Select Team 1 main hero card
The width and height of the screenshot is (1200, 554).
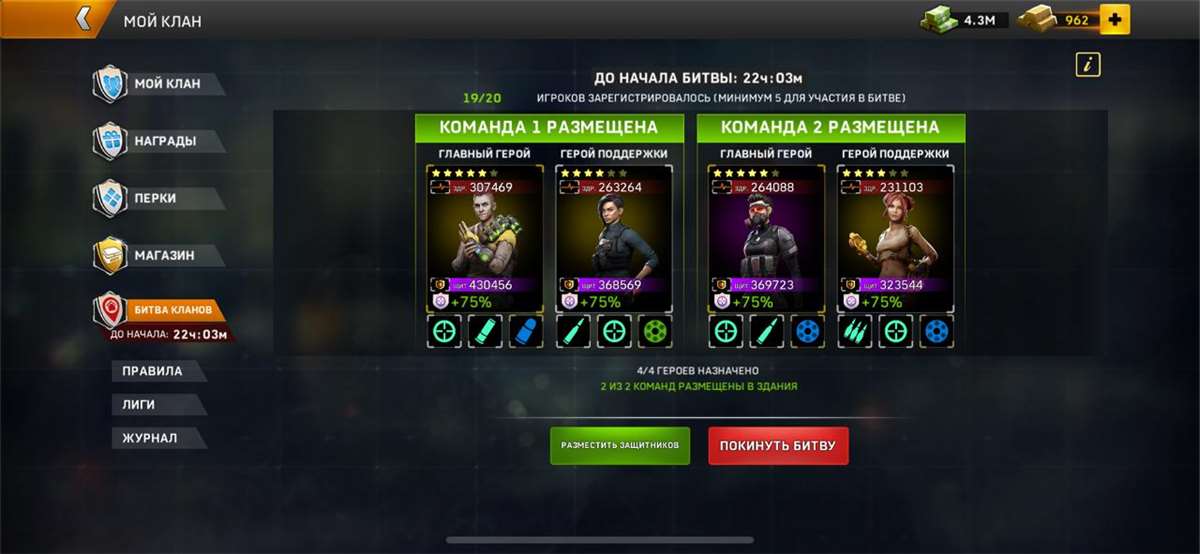point(485,240)
